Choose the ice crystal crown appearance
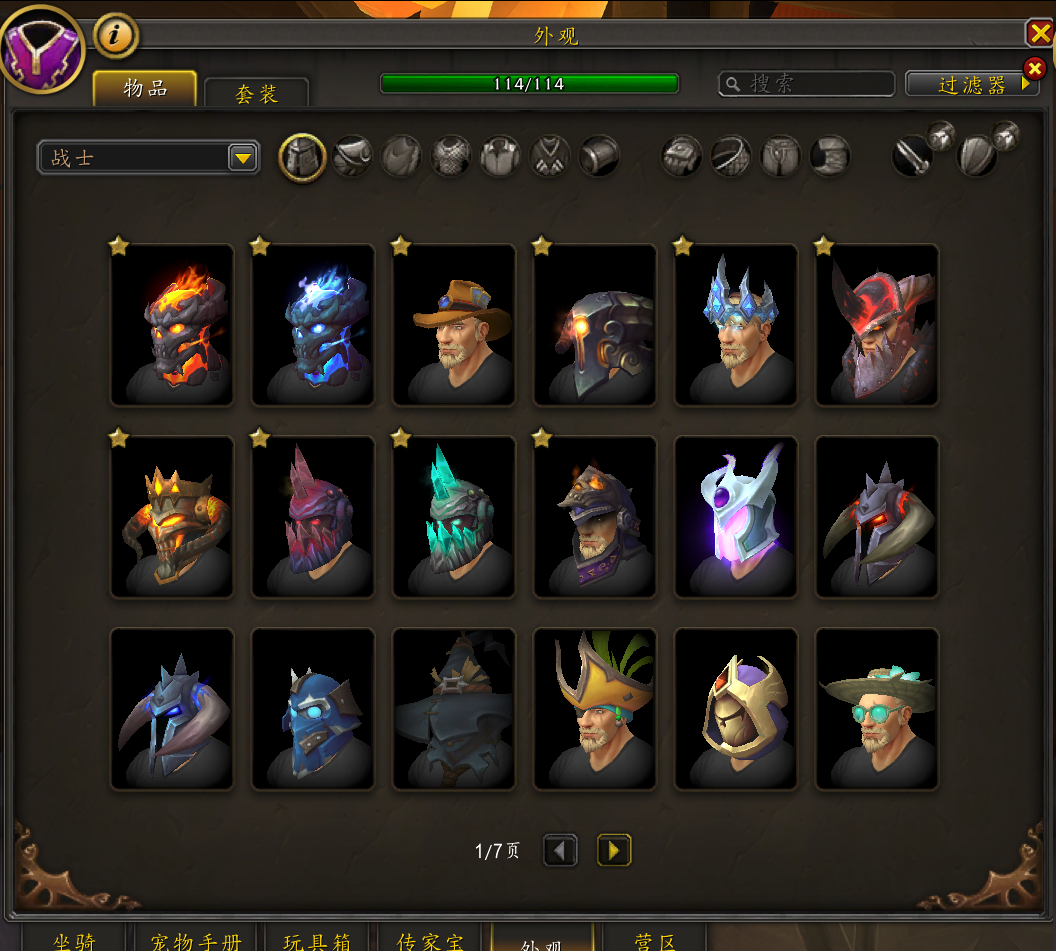This screenshot has height=951, width=1056. (736, 325)
